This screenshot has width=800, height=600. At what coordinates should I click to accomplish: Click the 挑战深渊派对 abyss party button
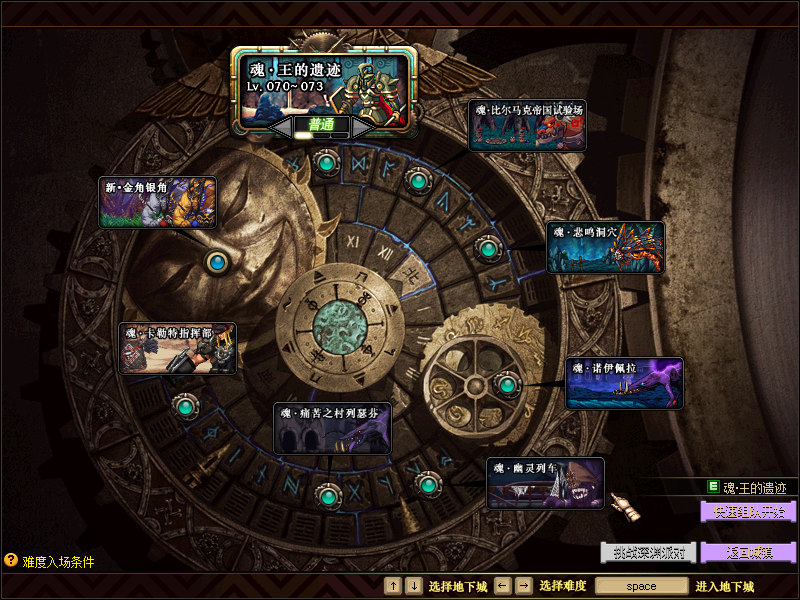[648, 552]
